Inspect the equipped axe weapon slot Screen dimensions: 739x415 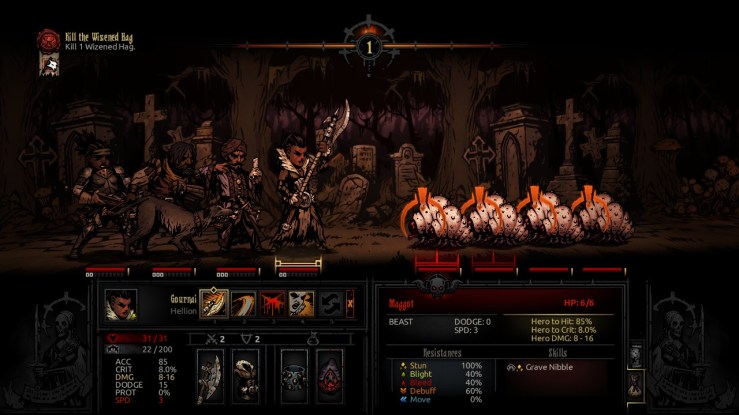210,376
